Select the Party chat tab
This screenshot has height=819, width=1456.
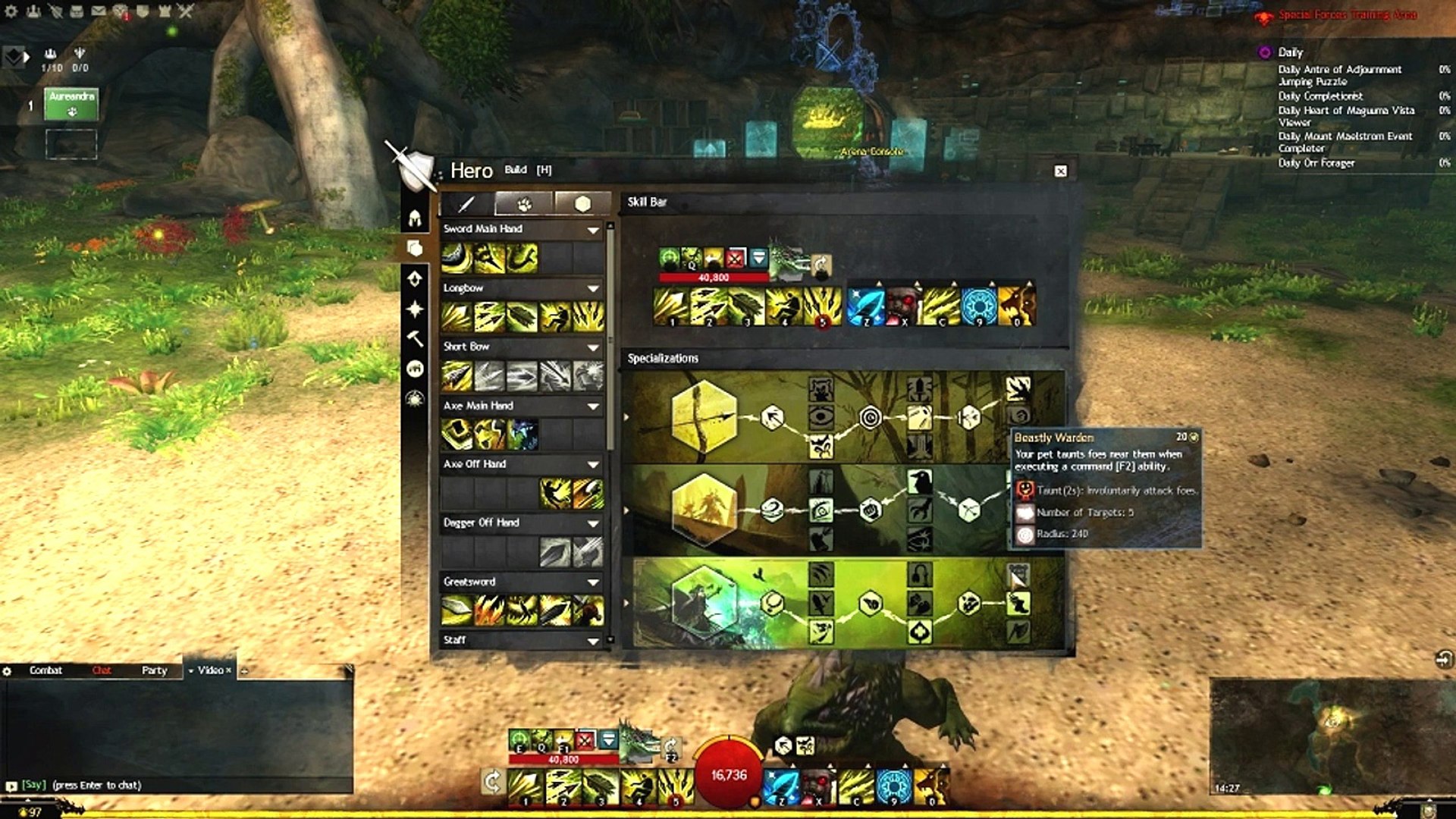[x=154, y=670]
